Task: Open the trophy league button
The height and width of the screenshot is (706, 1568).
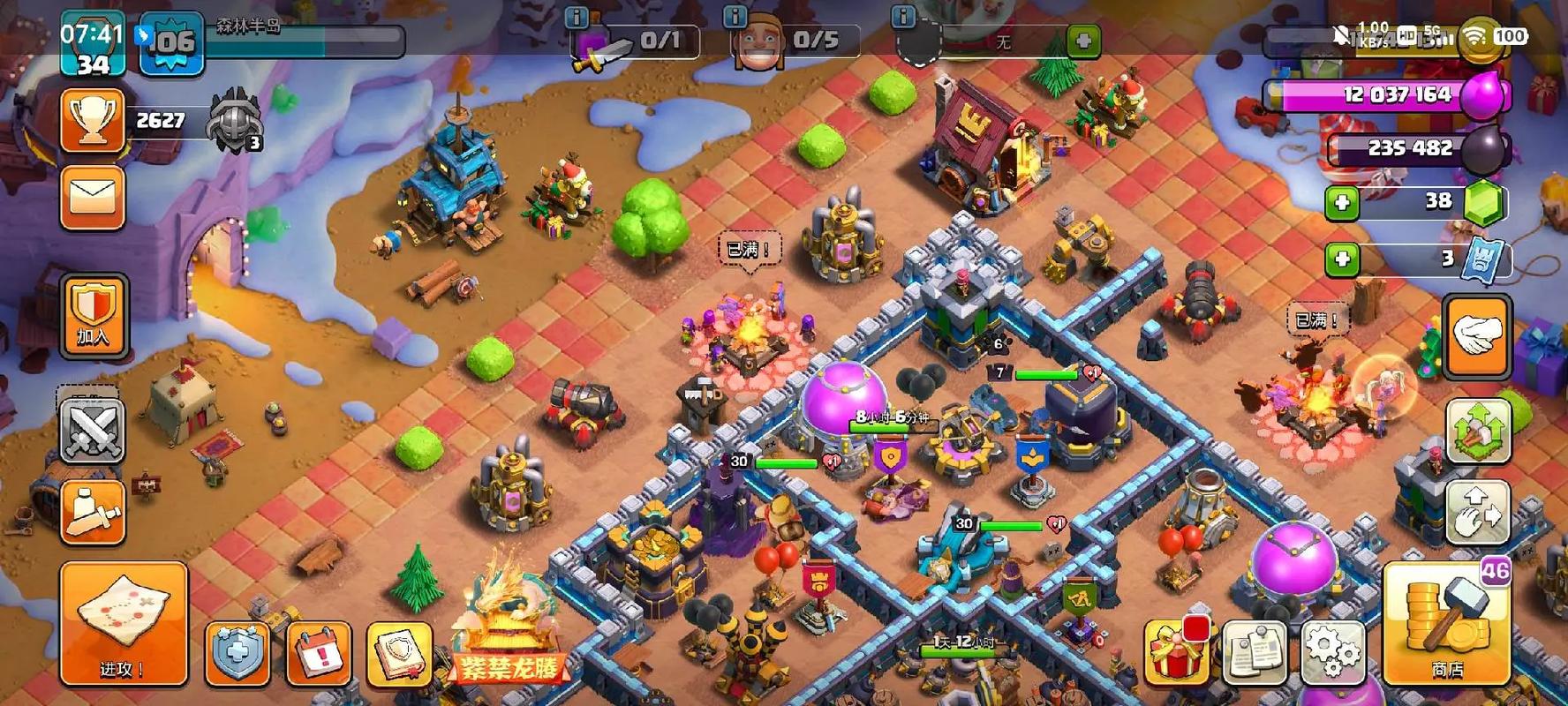Action: point(93,121)
